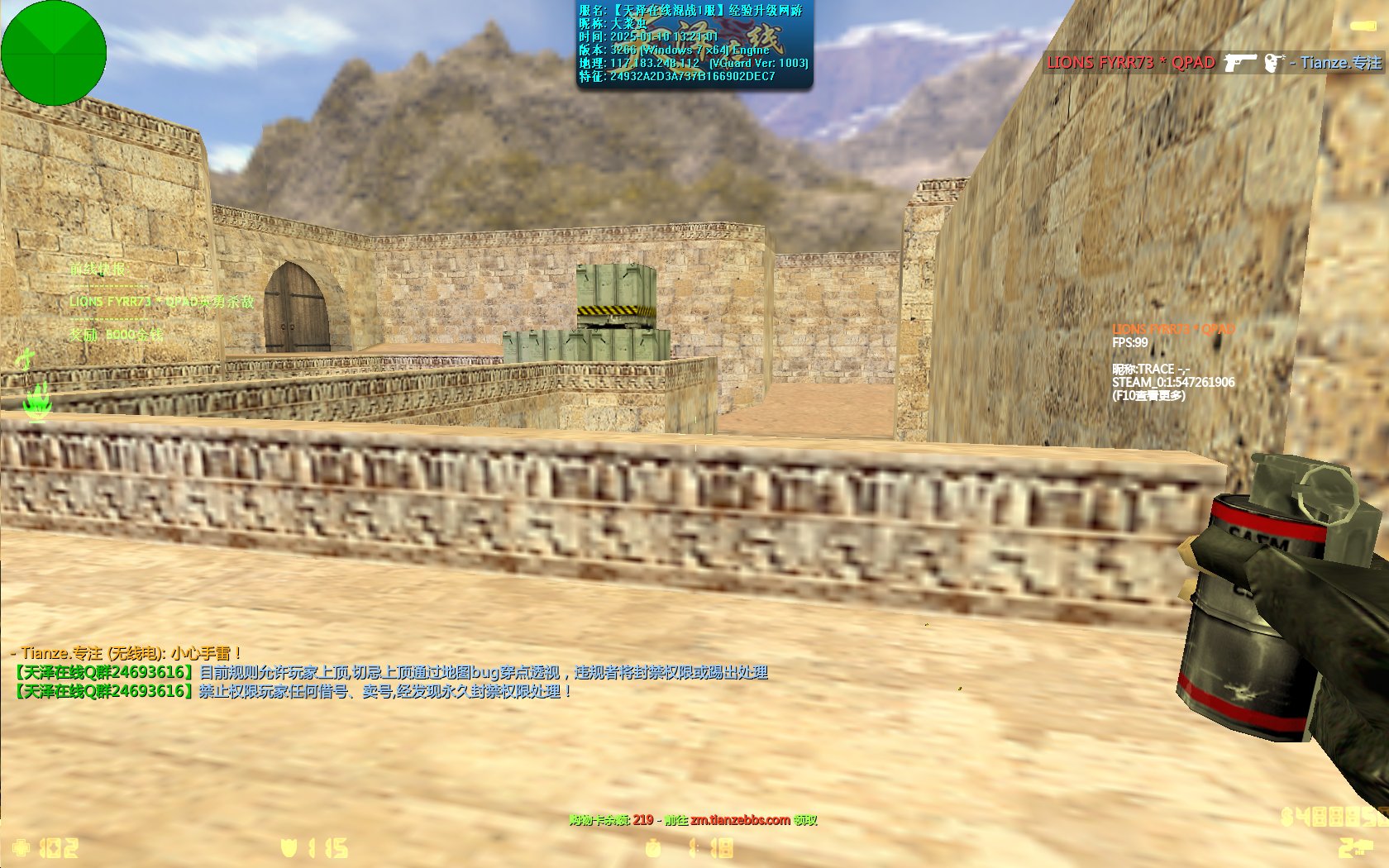
Task: Select Tianze.专注 radio chat message
Action: [x=126, y=653]
